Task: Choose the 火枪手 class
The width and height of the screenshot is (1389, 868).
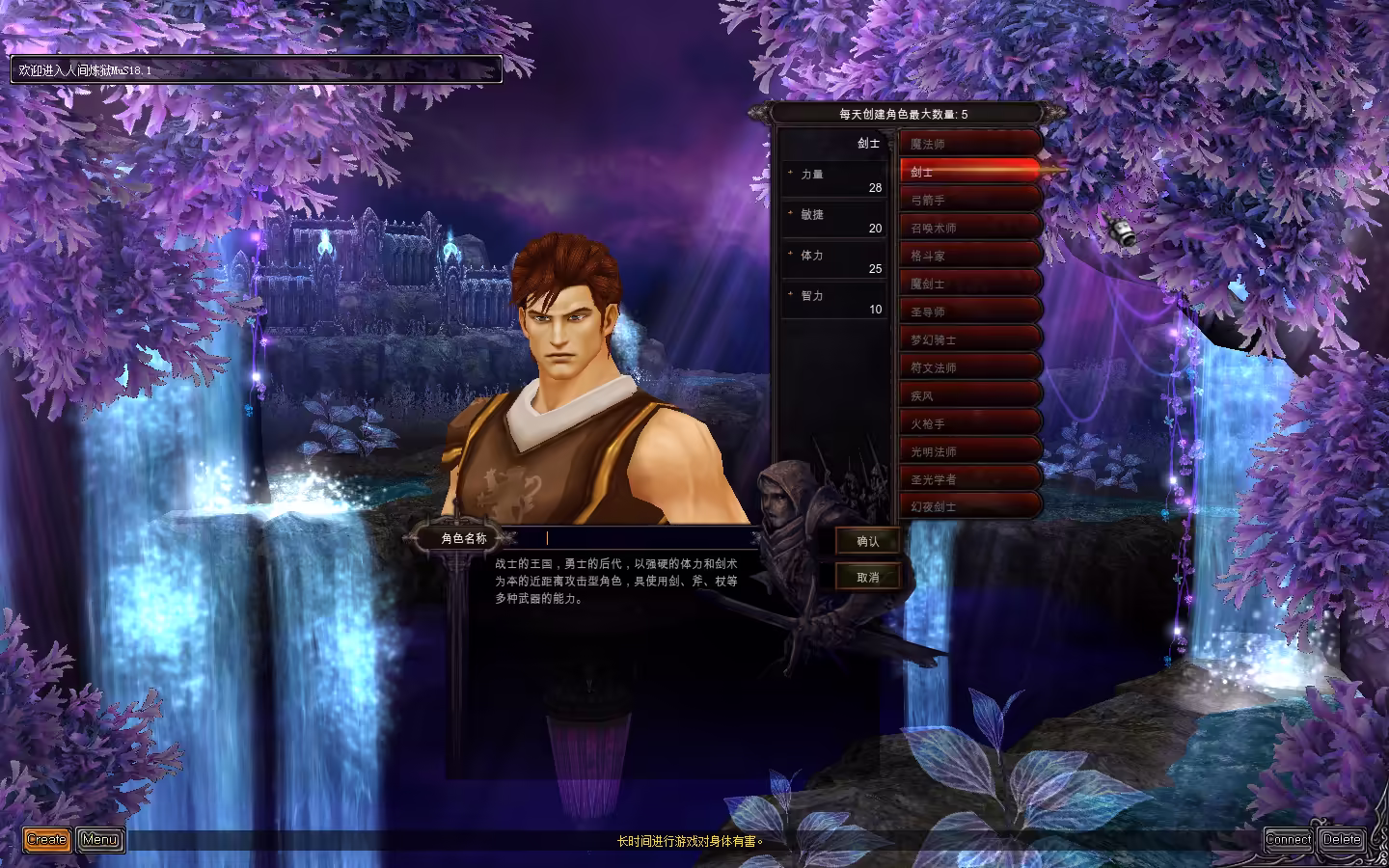Action: click(969, 423)
